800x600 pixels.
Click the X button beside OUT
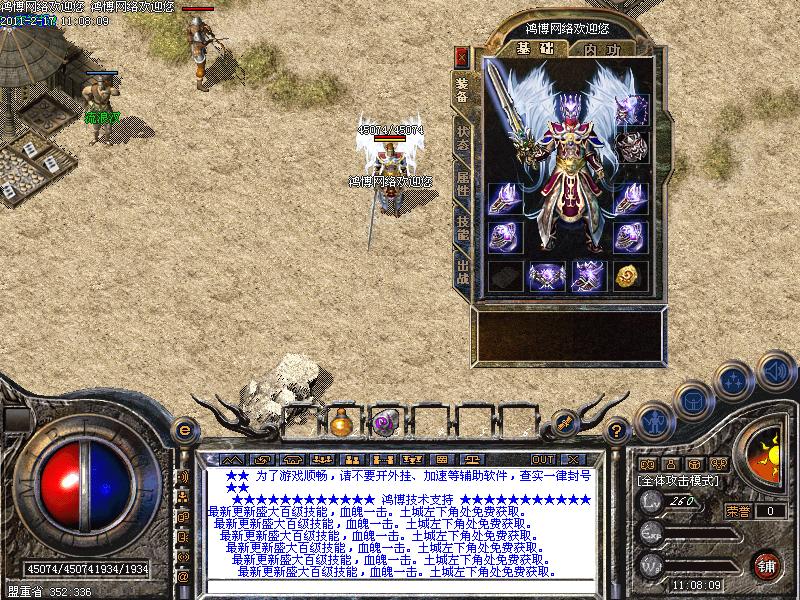tap(576, 459)
